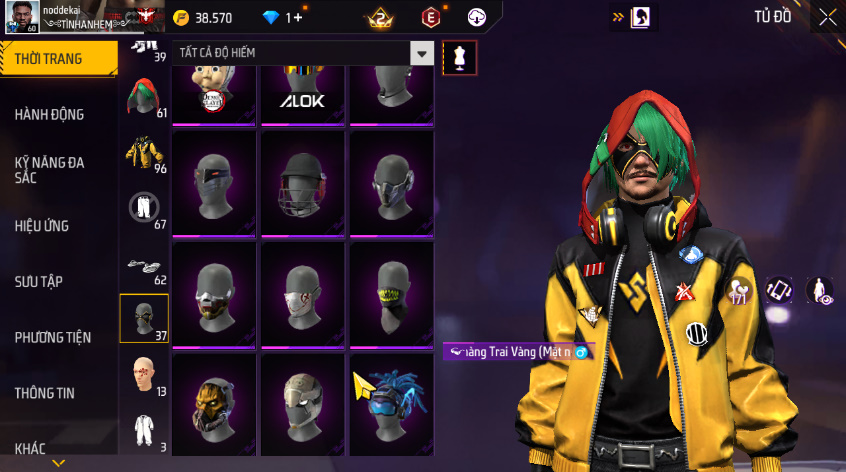Choose the yellow jacket subcategory
846x472 pixels.
[144, 153]
